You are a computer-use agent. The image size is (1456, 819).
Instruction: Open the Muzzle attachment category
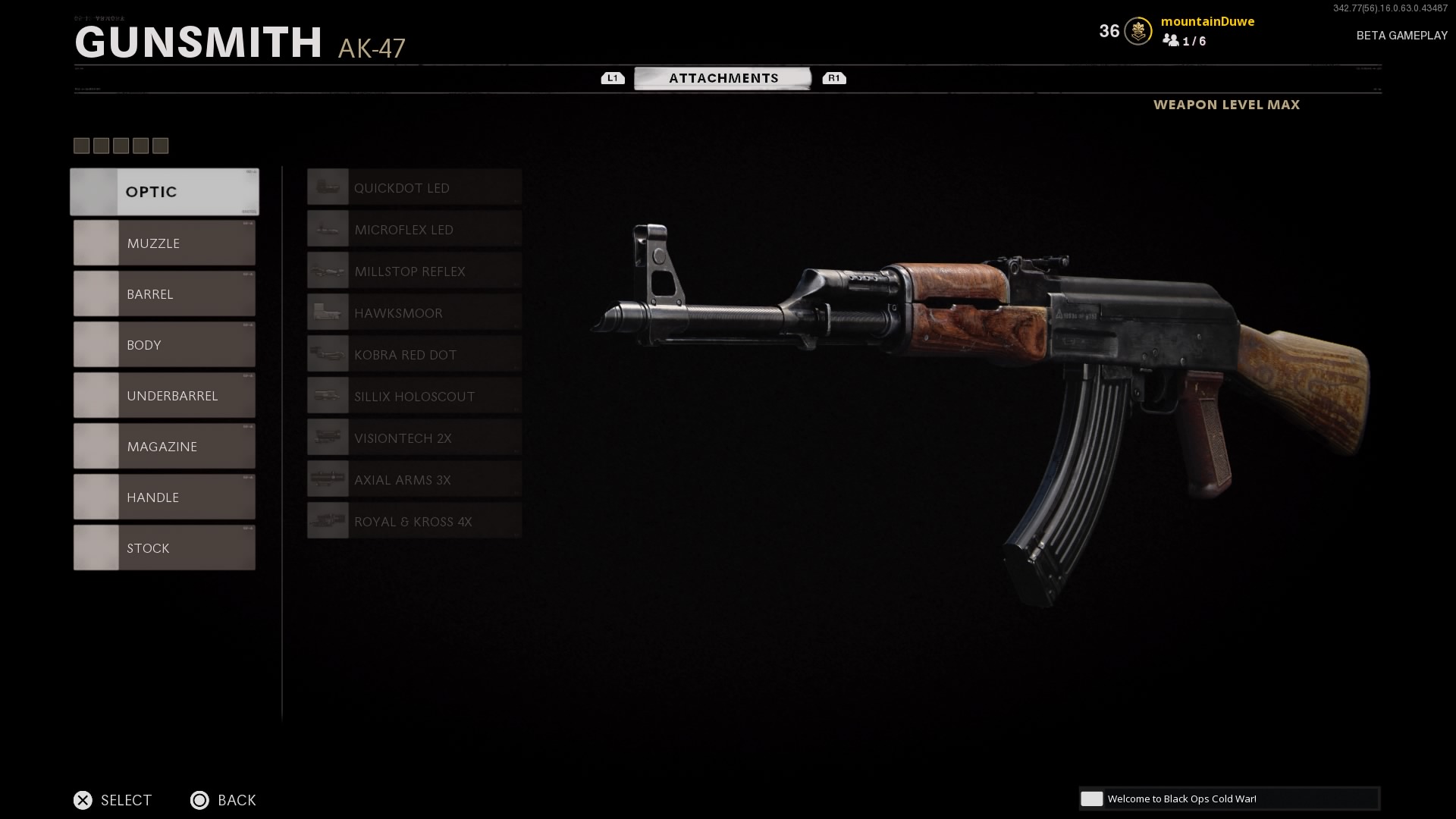(x=165, y=243)
